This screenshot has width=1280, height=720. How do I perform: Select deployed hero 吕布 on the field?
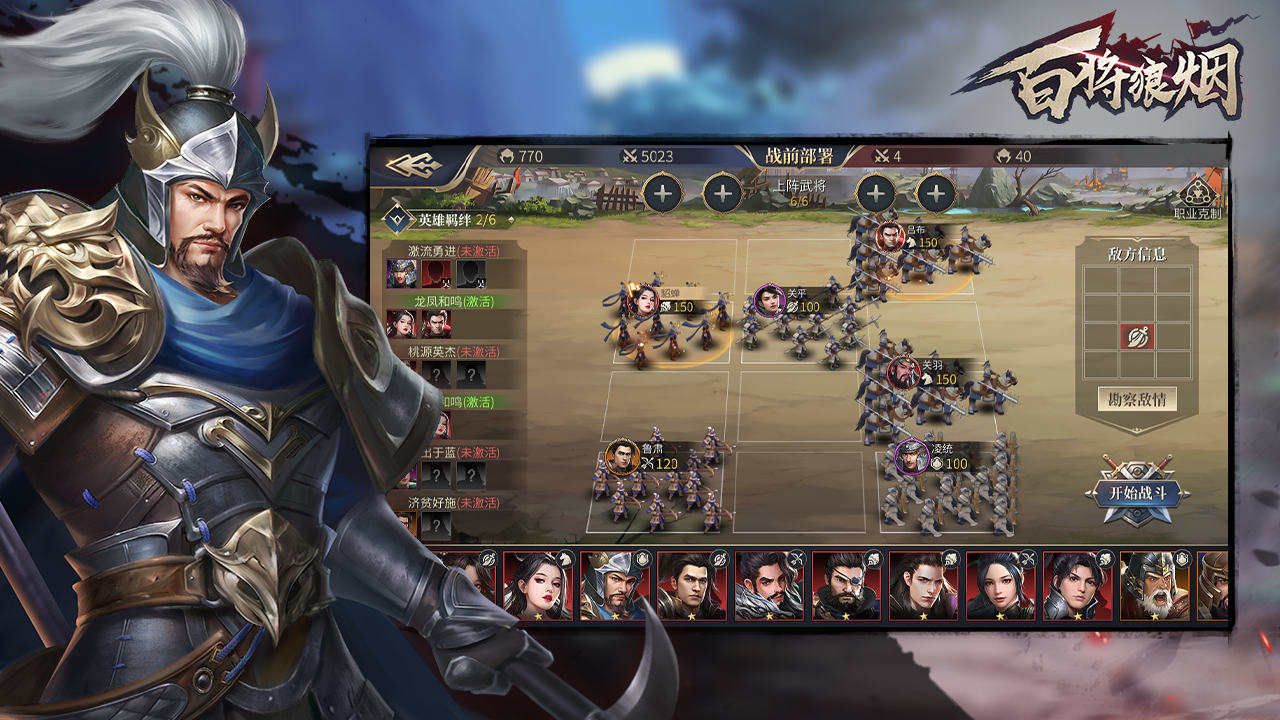[888, 237]
